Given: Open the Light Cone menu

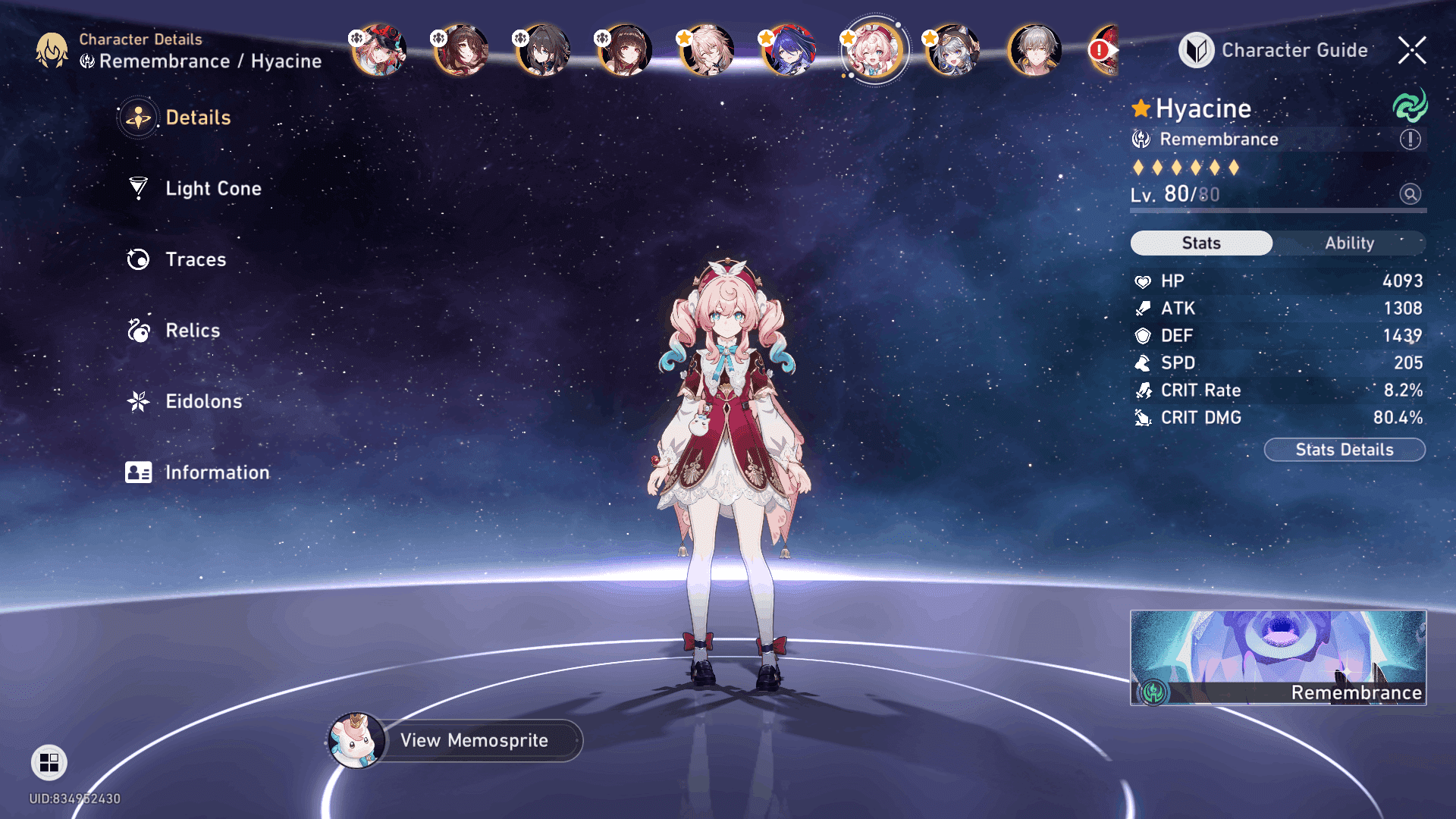Looking at the screenshot, I should pos(212,188).
